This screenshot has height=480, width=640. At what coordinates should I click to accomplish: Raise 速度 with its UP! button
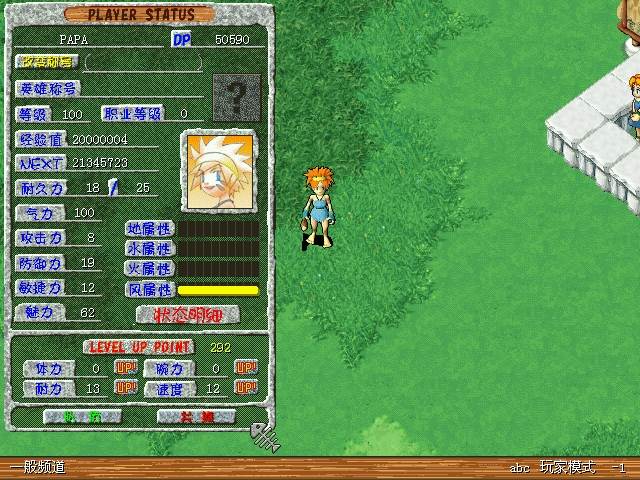tap(246, 388)
